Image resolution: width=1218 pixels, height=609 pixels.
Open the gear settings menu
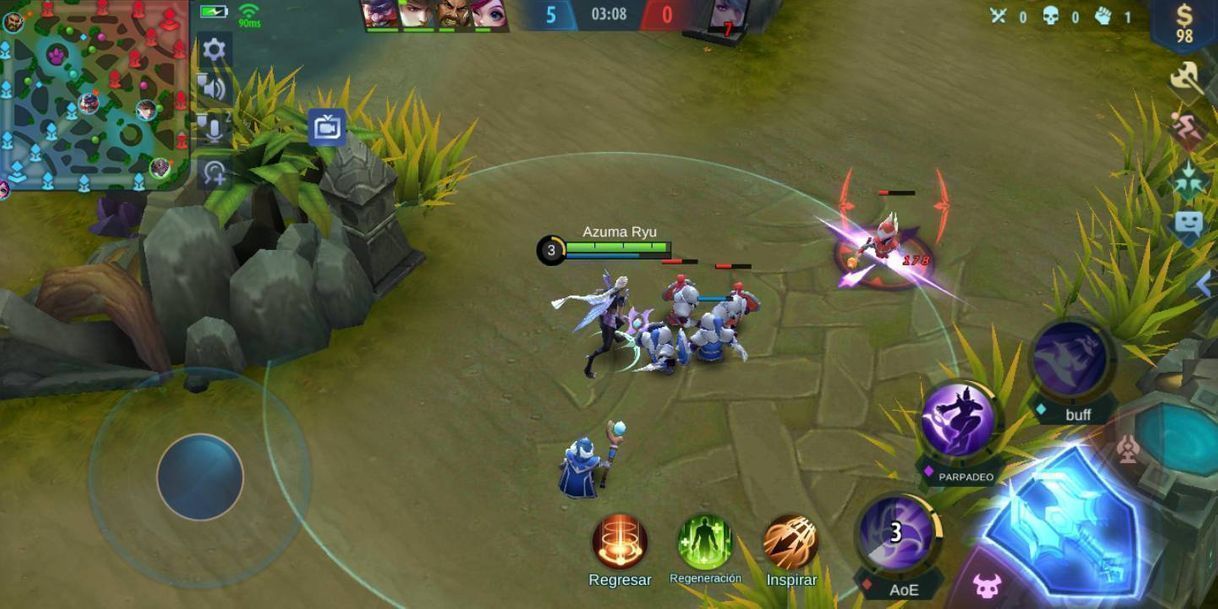[x=214, y=49]
